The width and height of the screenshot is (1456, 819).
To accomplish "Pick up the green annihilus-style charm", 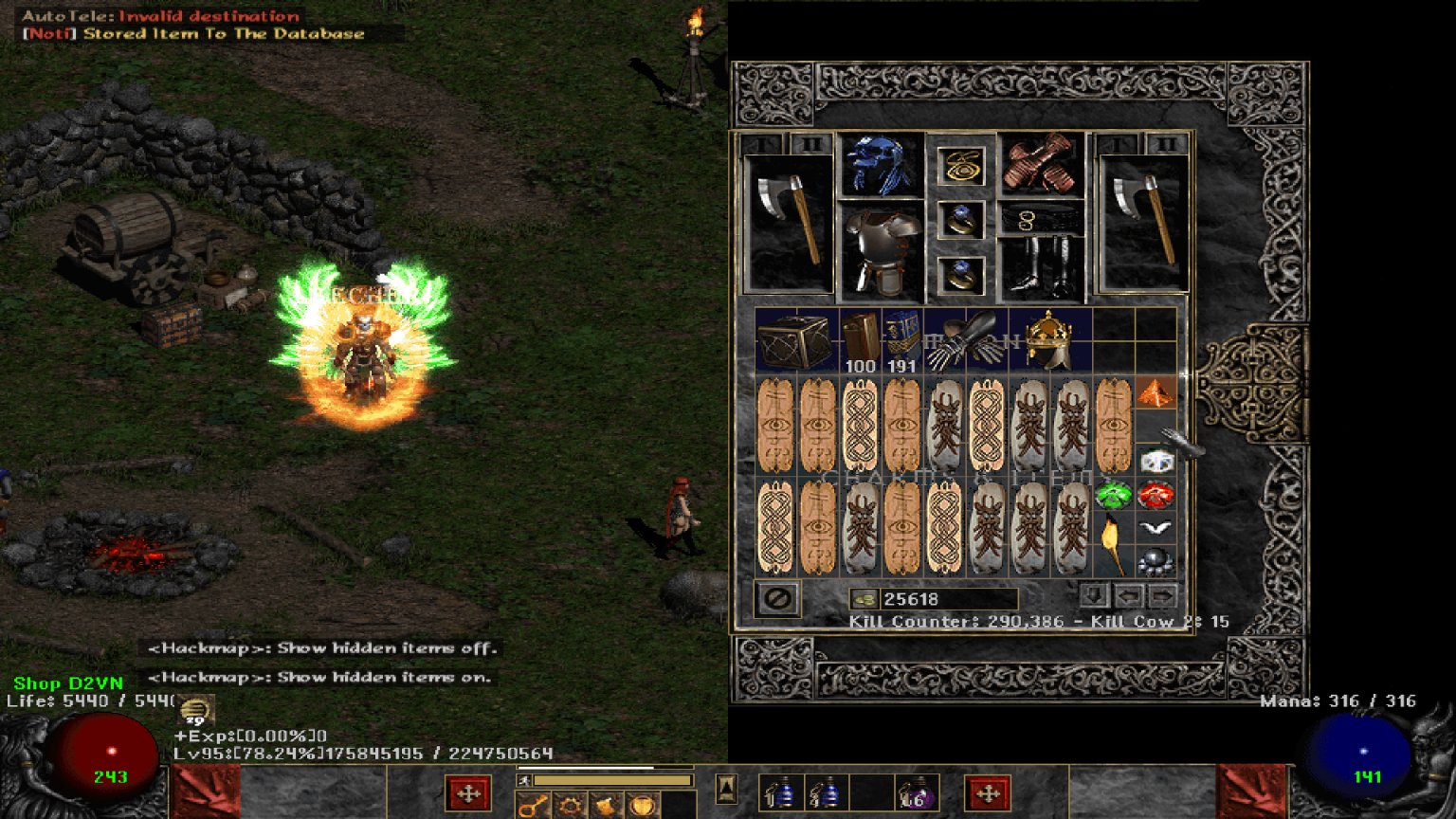I will [x=1114, y=493].
